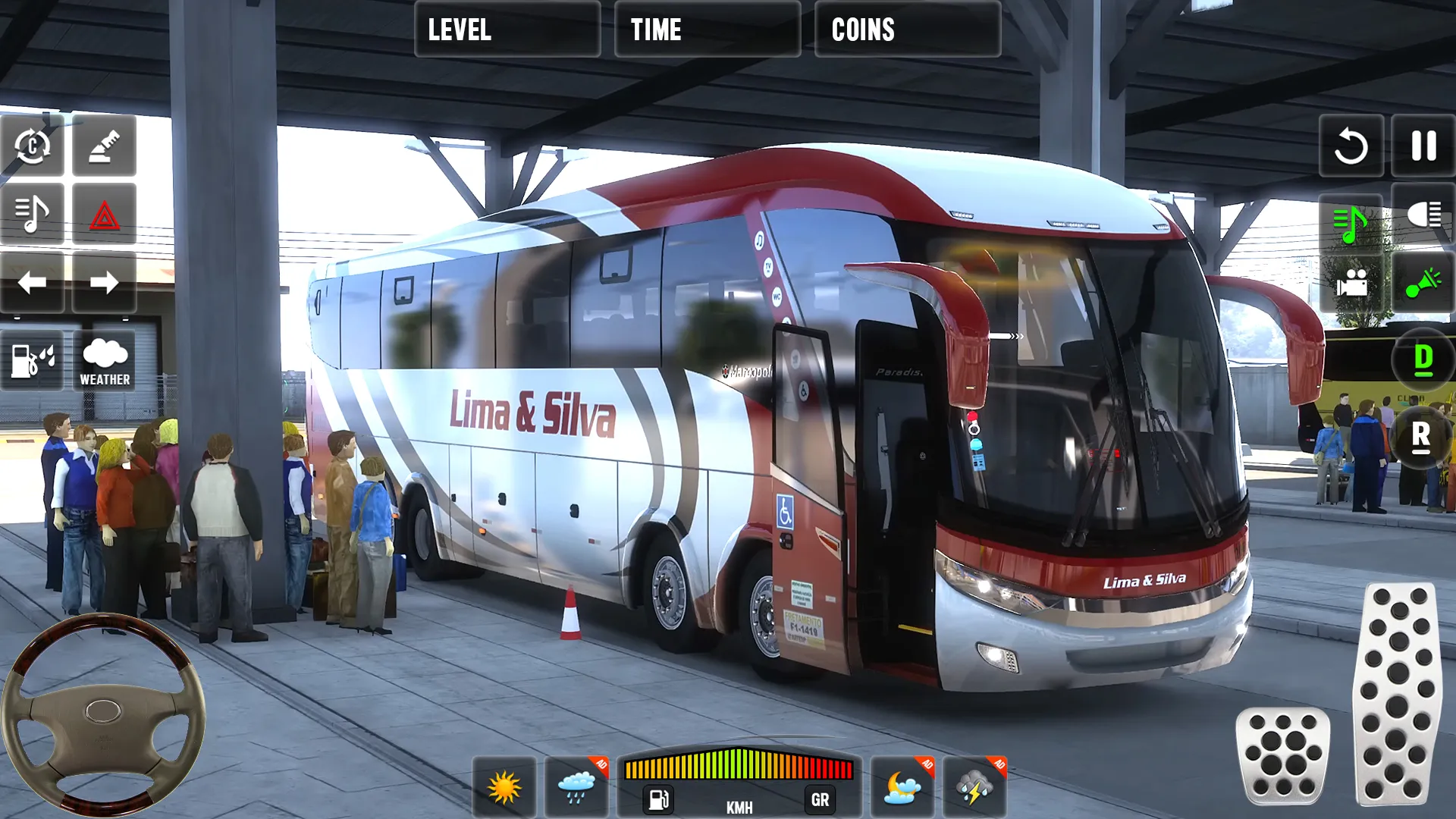Enable the red hazard warning lights
This screenshot has height=819, width=1456.
tap(105, 215)
